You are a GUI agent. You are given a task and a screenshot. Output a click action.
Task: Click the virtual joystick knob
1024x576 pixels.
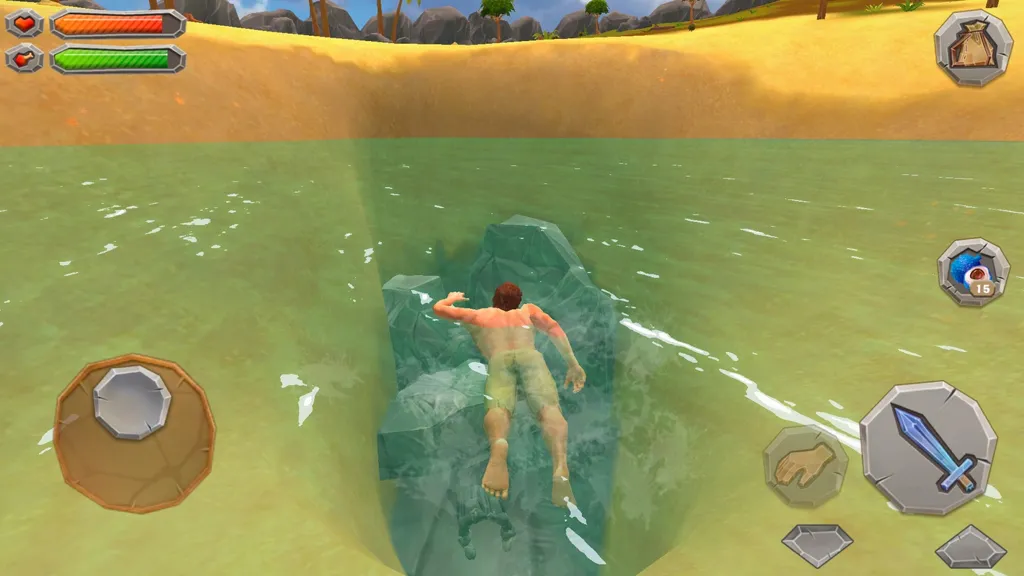coord(131,401)
